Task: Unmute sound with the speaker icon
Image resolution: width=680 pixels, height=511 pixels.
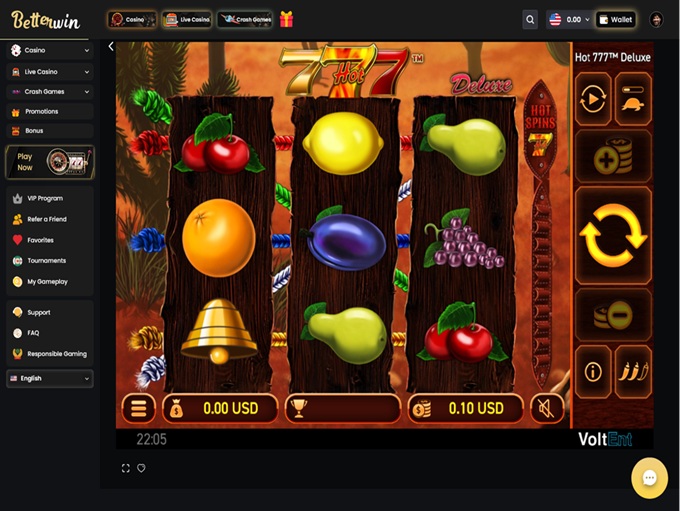Action: coord(546,408)
